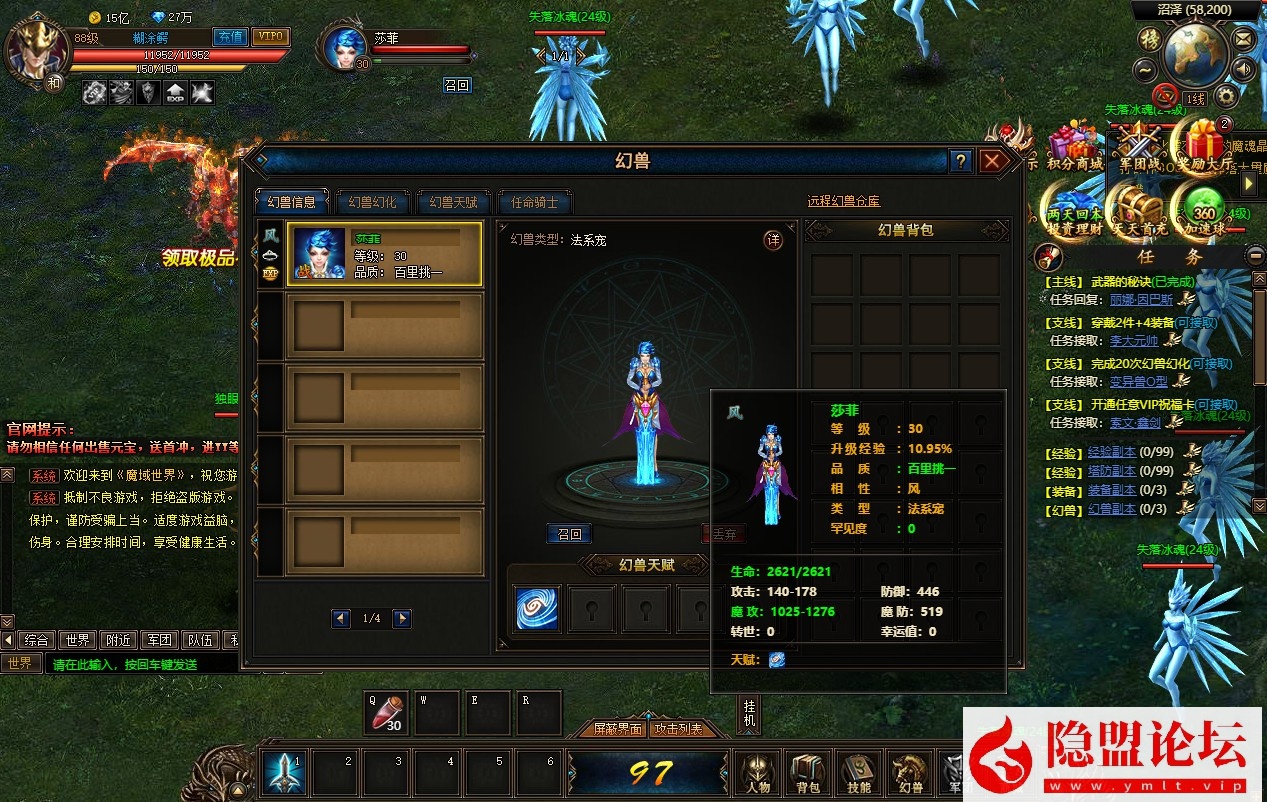The height and width of the screenshot is (802, 1267).
Task: Open the 奖励大厅 reward hall
Action: pos(1202,147)
